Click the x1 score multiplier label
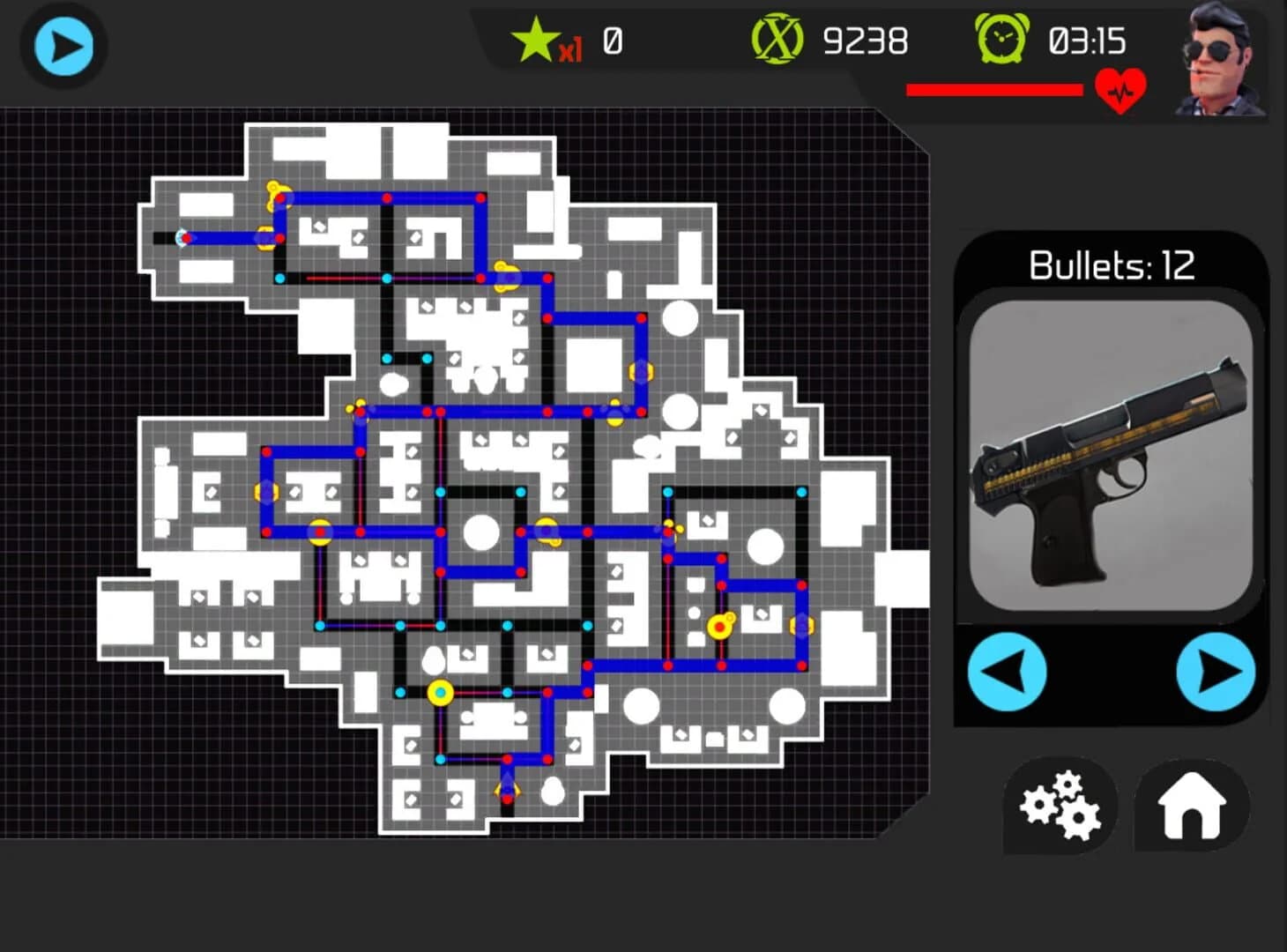 coord(569,50)
